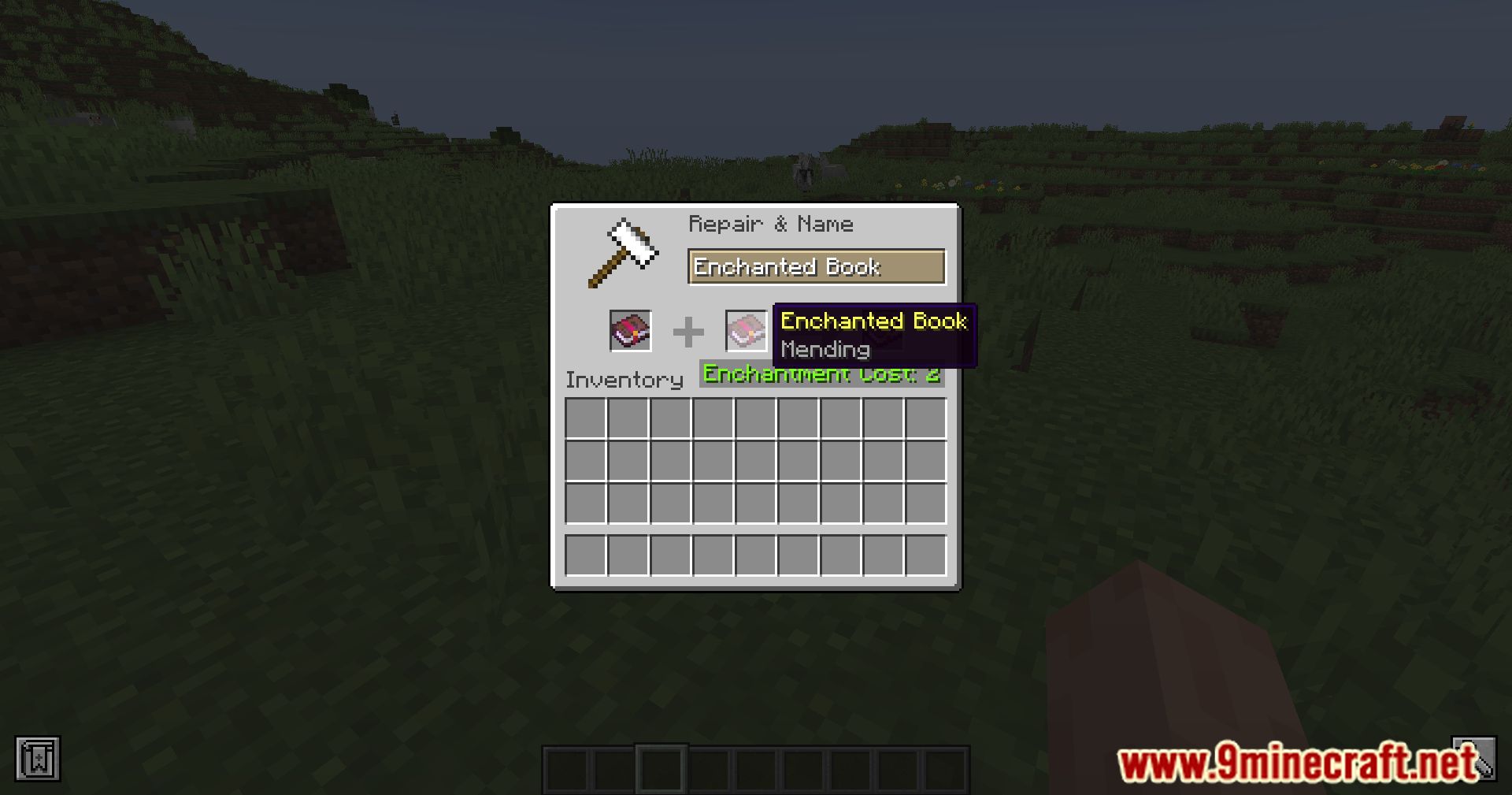Click inside the Enchanted Book name field

pyautogui.click(x=816, y=267)
